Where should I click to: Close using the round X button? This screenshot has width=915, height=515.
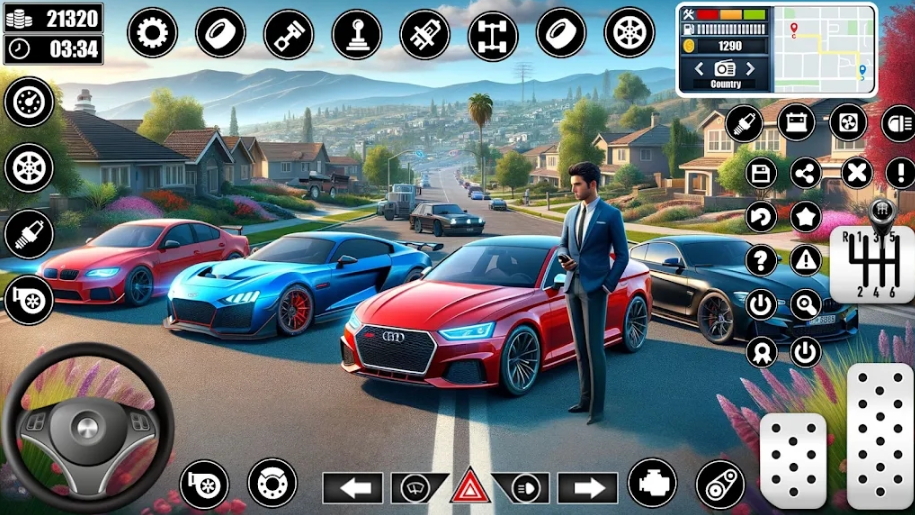pyautogui.click(x=856, y=173)
